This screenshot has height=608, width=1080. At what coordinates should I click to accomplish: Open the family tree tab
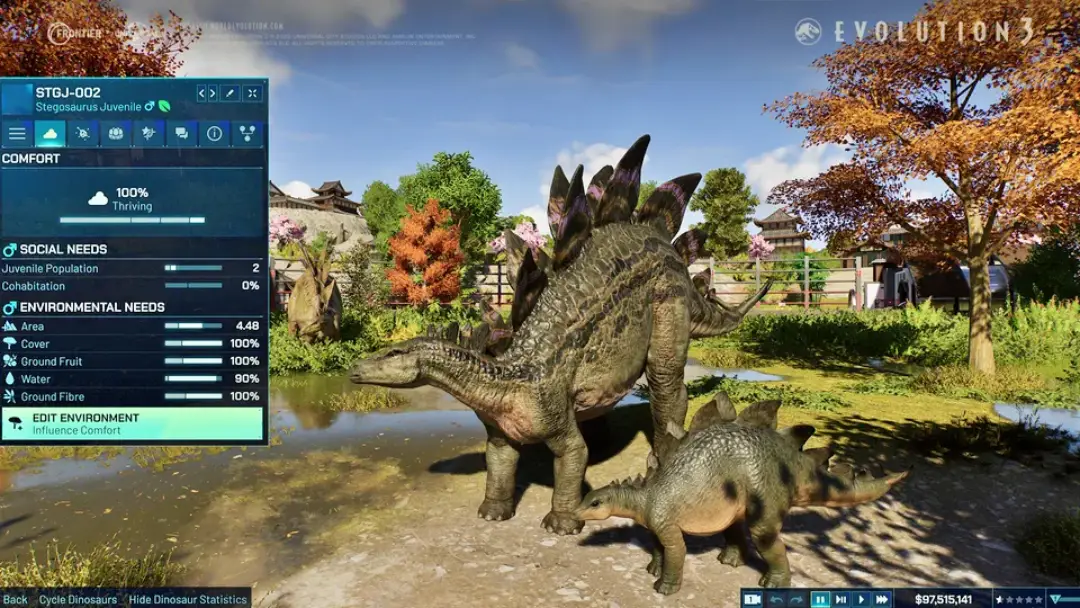tap(247, 133)
